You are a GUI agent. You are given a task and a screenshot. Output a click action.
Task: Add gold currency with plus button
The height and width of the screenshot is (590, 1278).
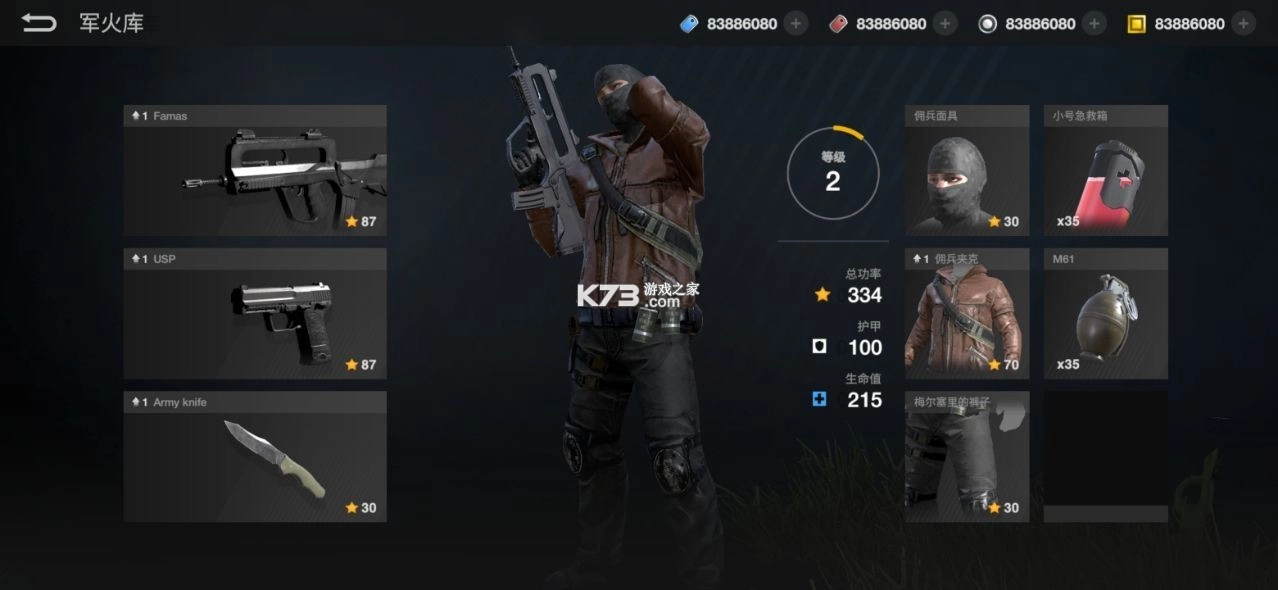(1243, 24)
